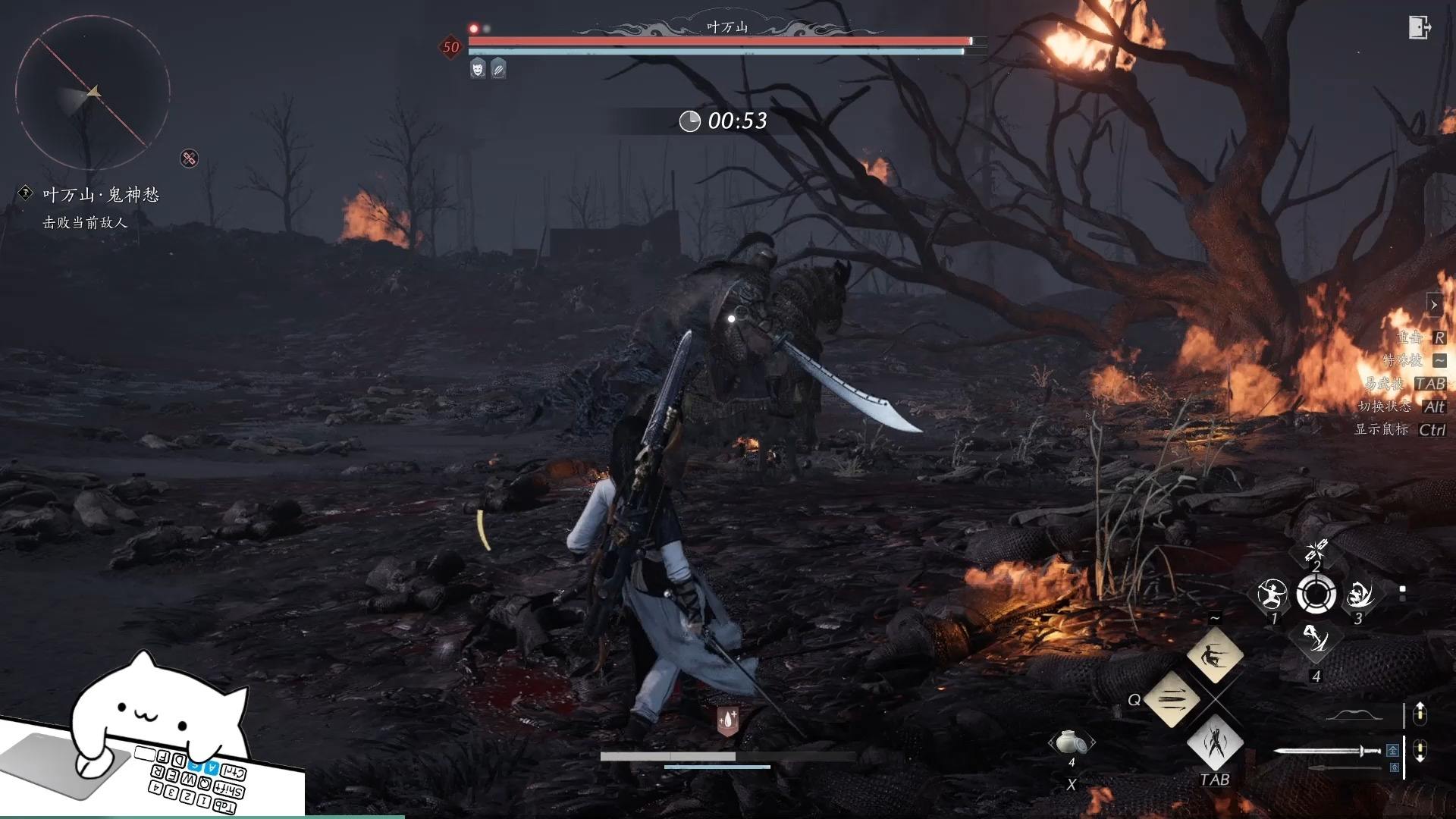Use the dashing figure special skill

pos(1214,654)
